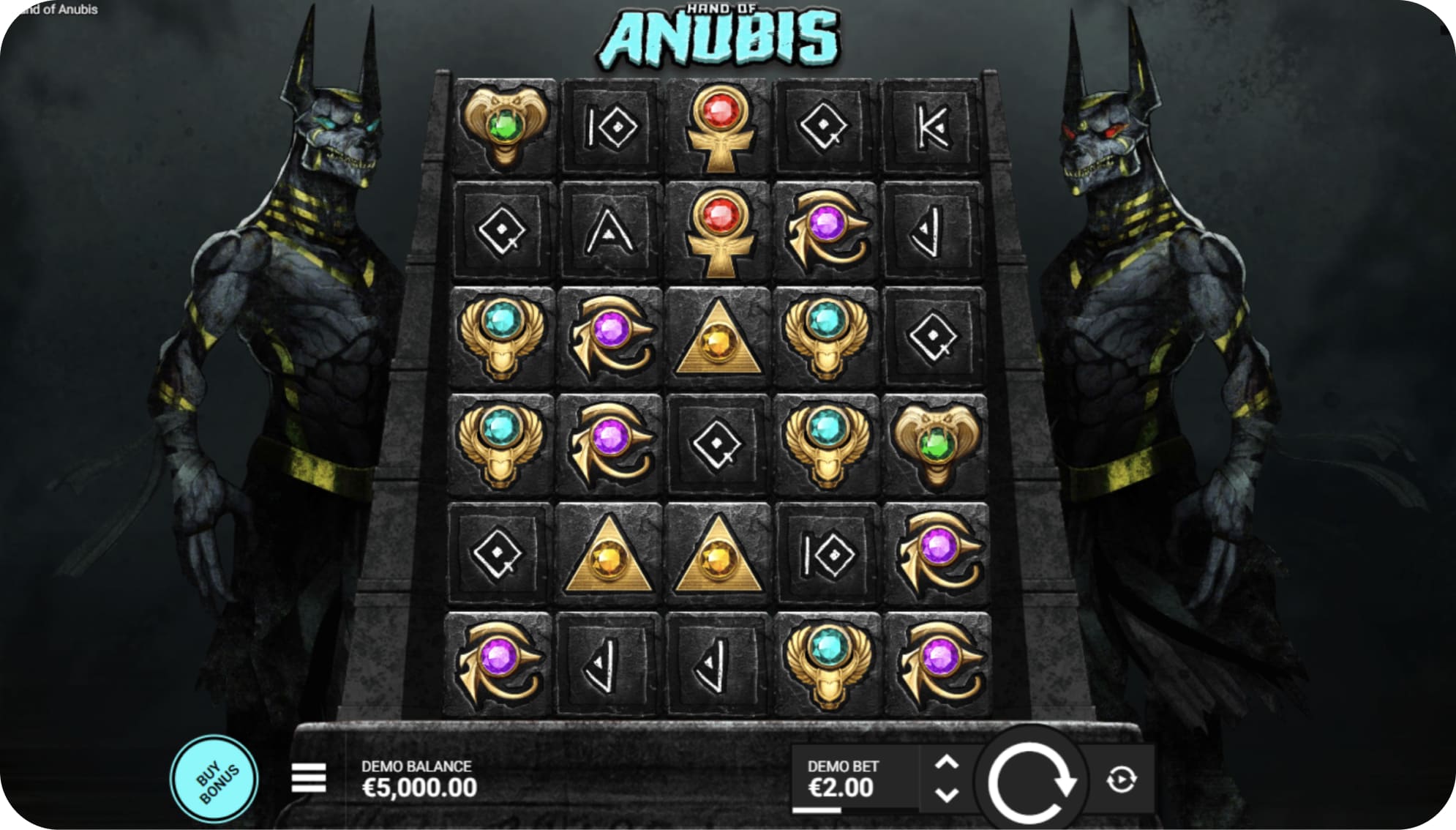
Task: Open the hamburger game menu
Action: (x=307, y=778)
